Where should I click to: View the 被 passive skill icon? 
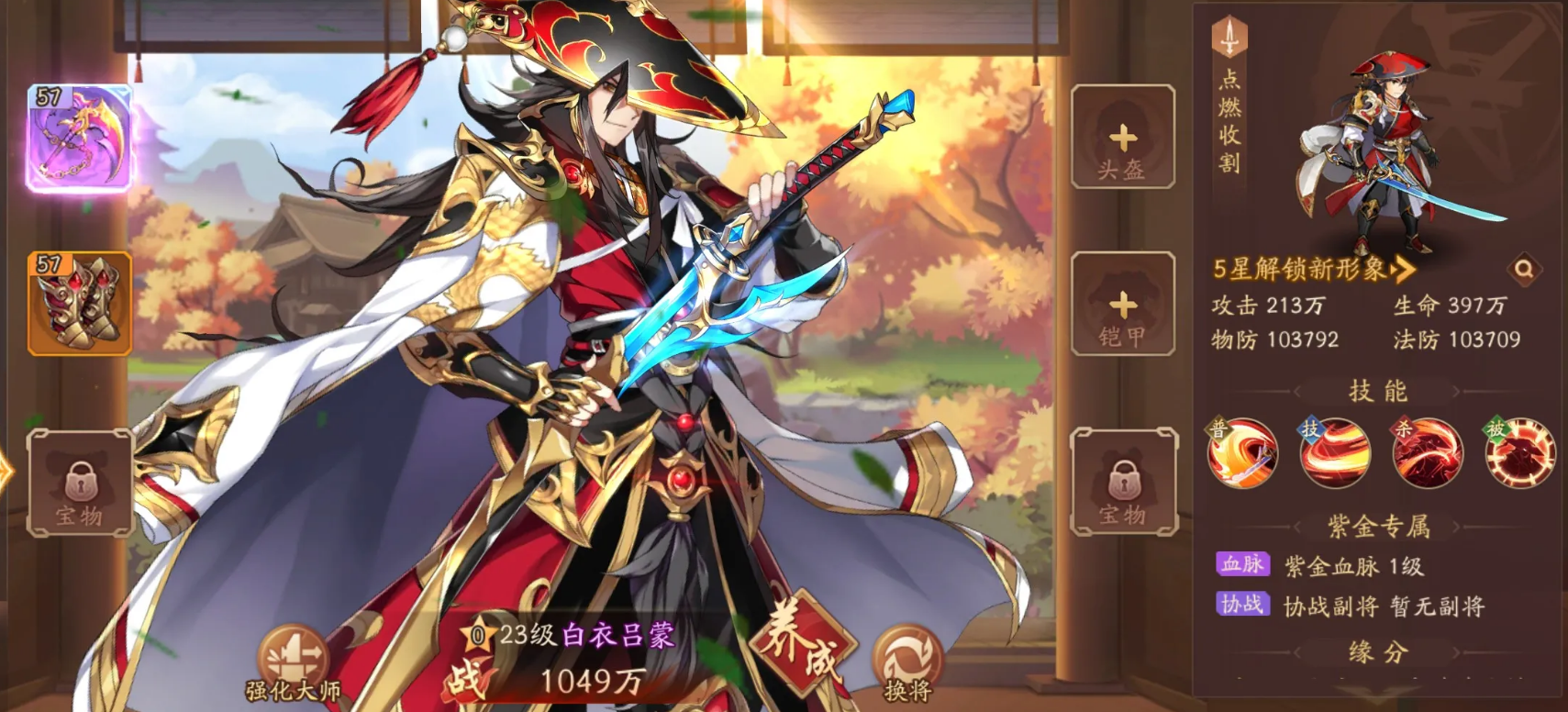(1520, 453)
